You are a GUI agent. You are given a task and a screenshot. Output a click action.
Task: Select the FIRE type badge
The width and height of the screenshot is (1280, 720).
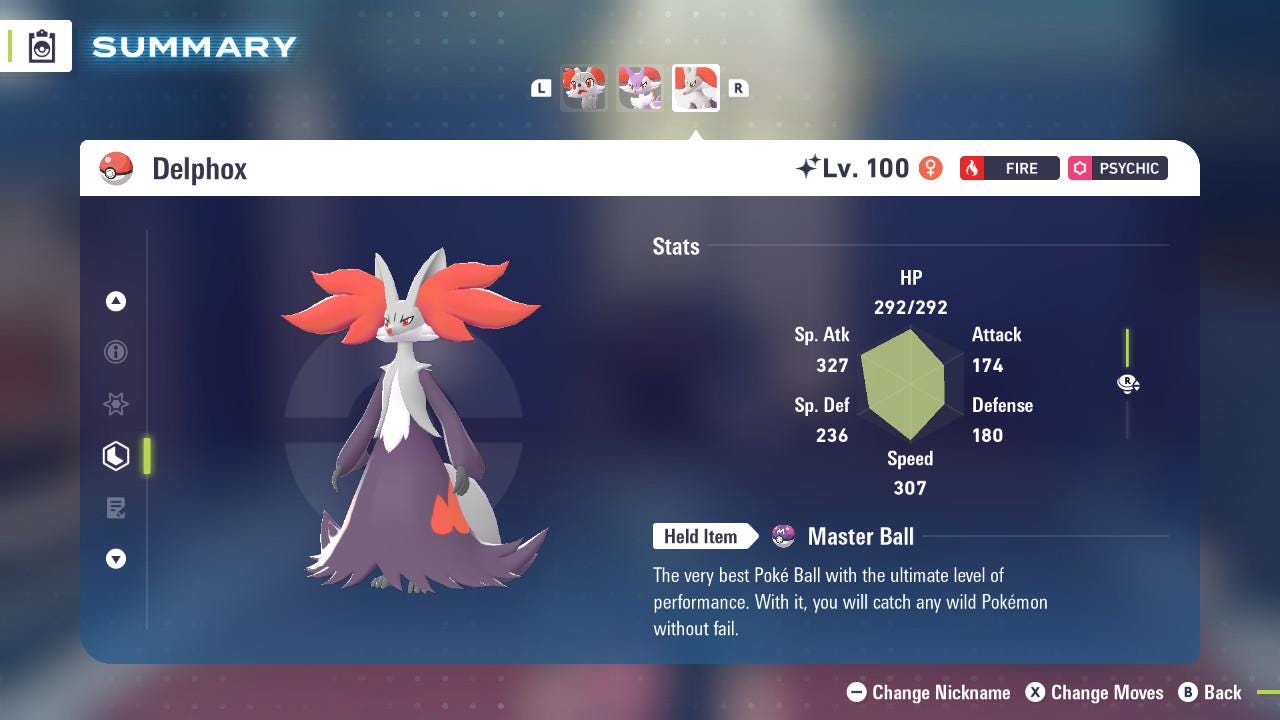(x=1009, y=168)
